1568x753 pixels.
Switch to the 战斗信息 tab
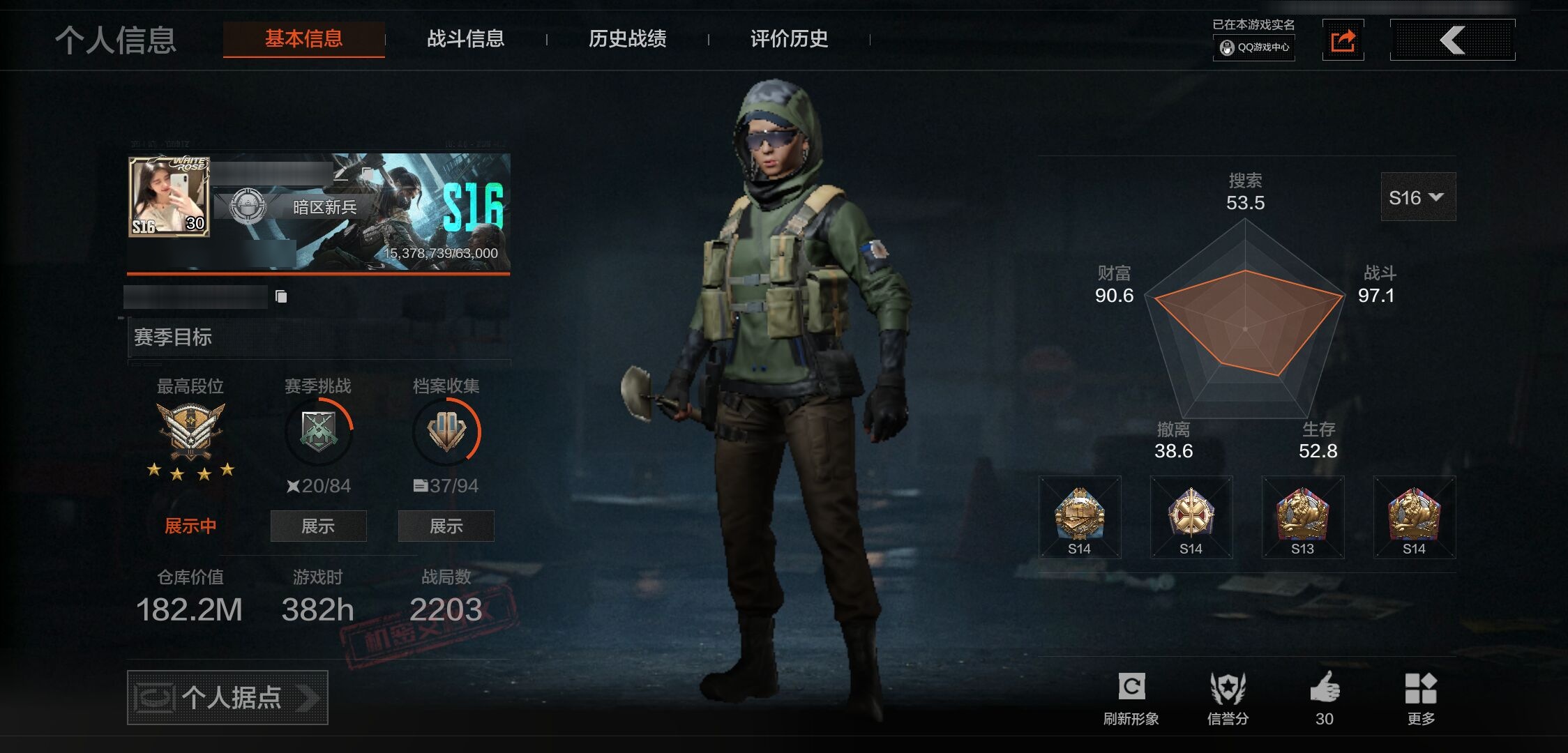coord(465,39)
